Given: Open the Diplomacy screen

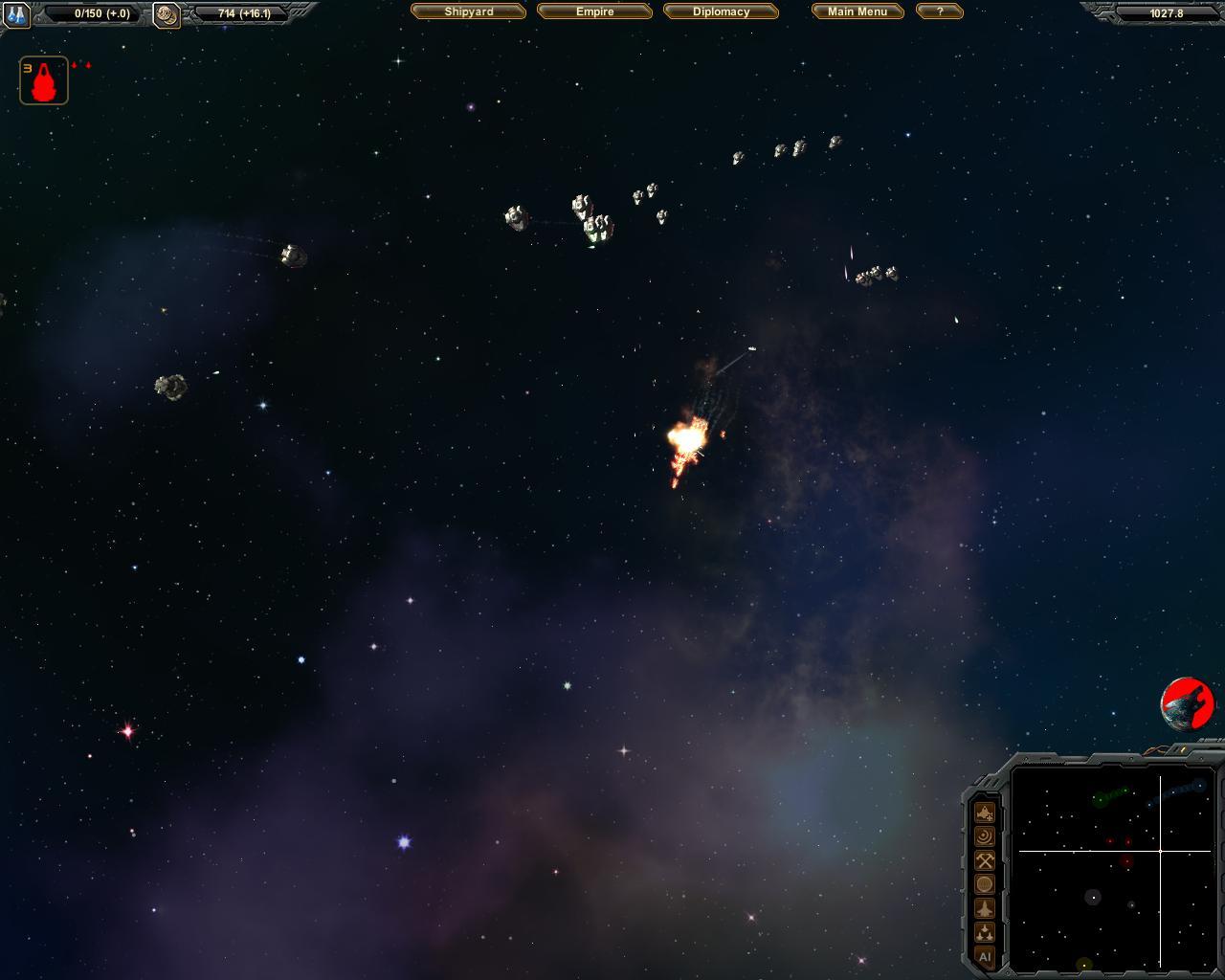Looking at the screenshot, I should pyautogui.click(x=721, y=11).
